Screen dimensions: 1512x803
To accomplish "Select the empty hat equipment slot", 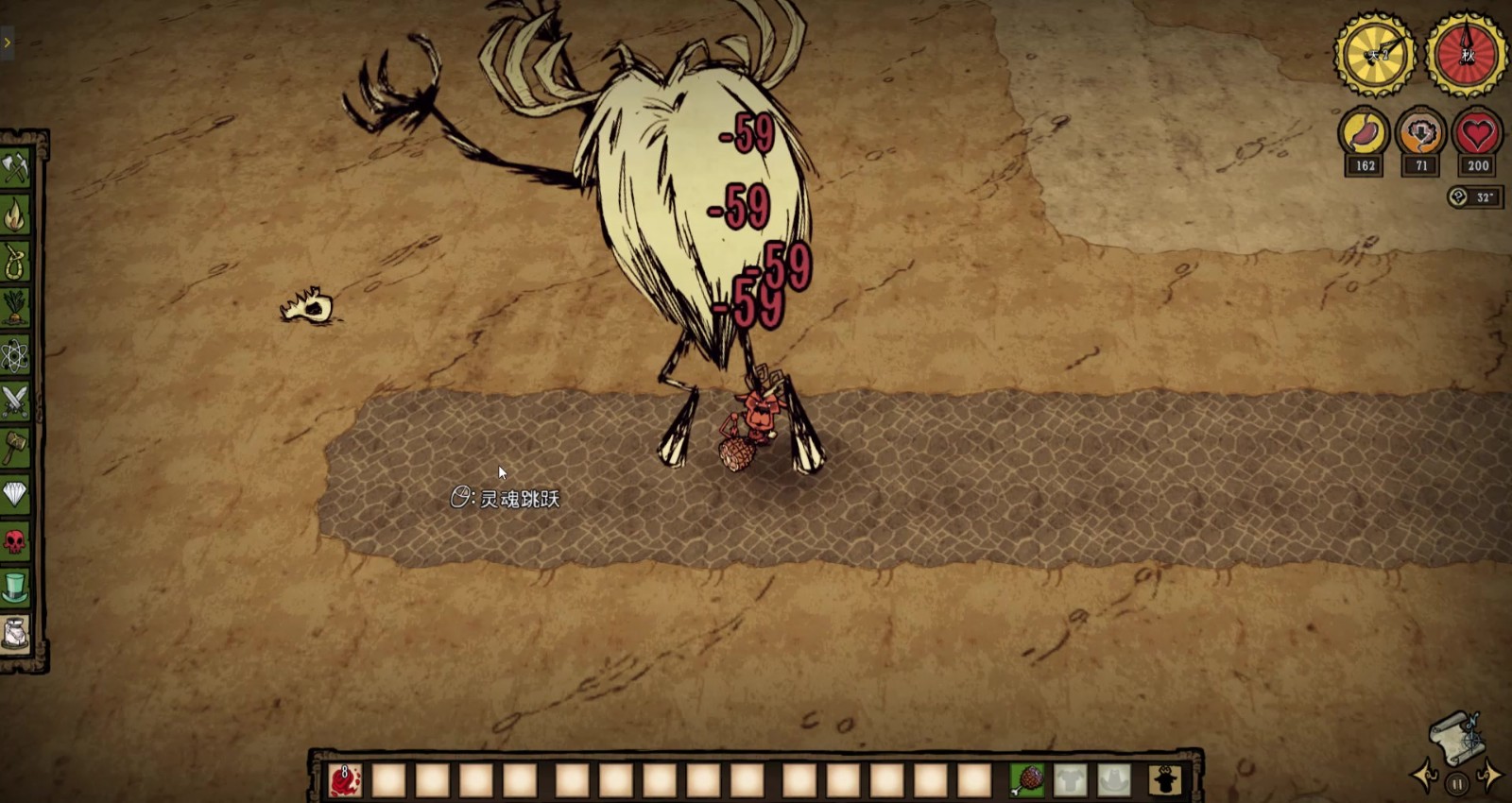I will coord(1113,780).
